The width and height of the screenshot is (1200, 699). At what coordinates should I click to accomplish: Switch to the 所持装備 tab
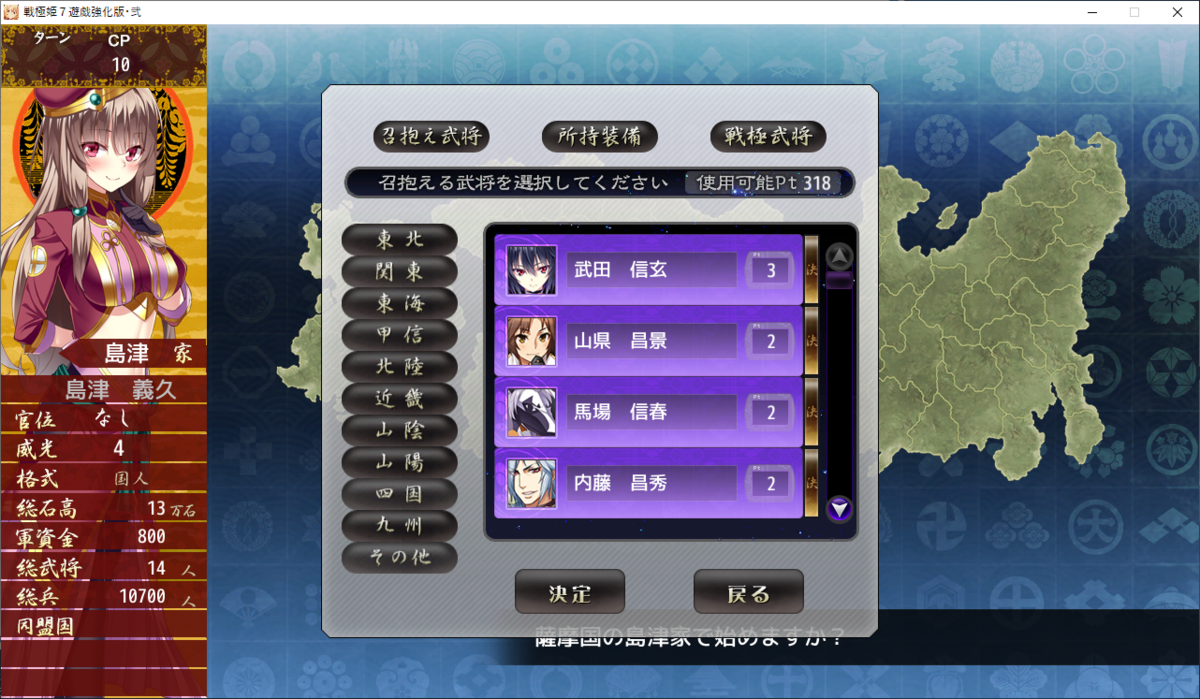(599, 135)
